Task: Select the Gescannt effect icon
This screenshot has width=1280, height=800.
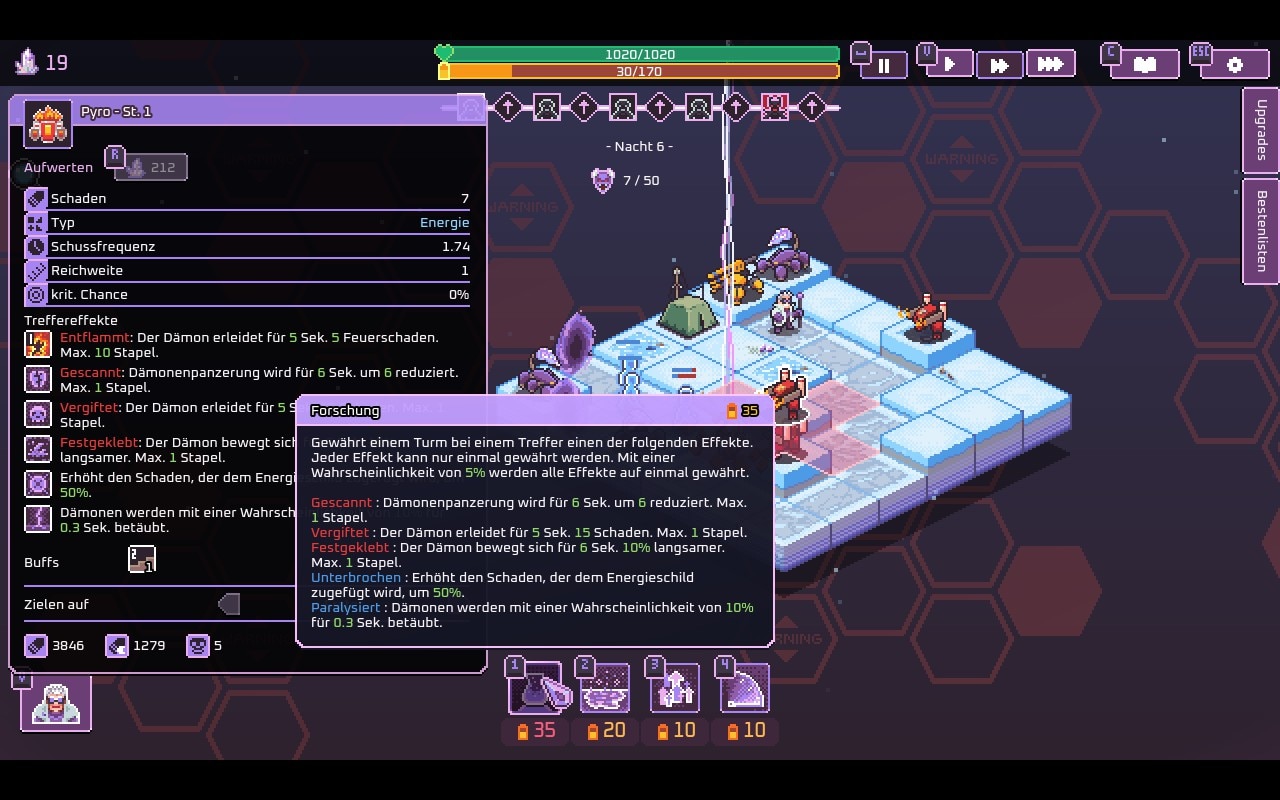Action: 38,380
